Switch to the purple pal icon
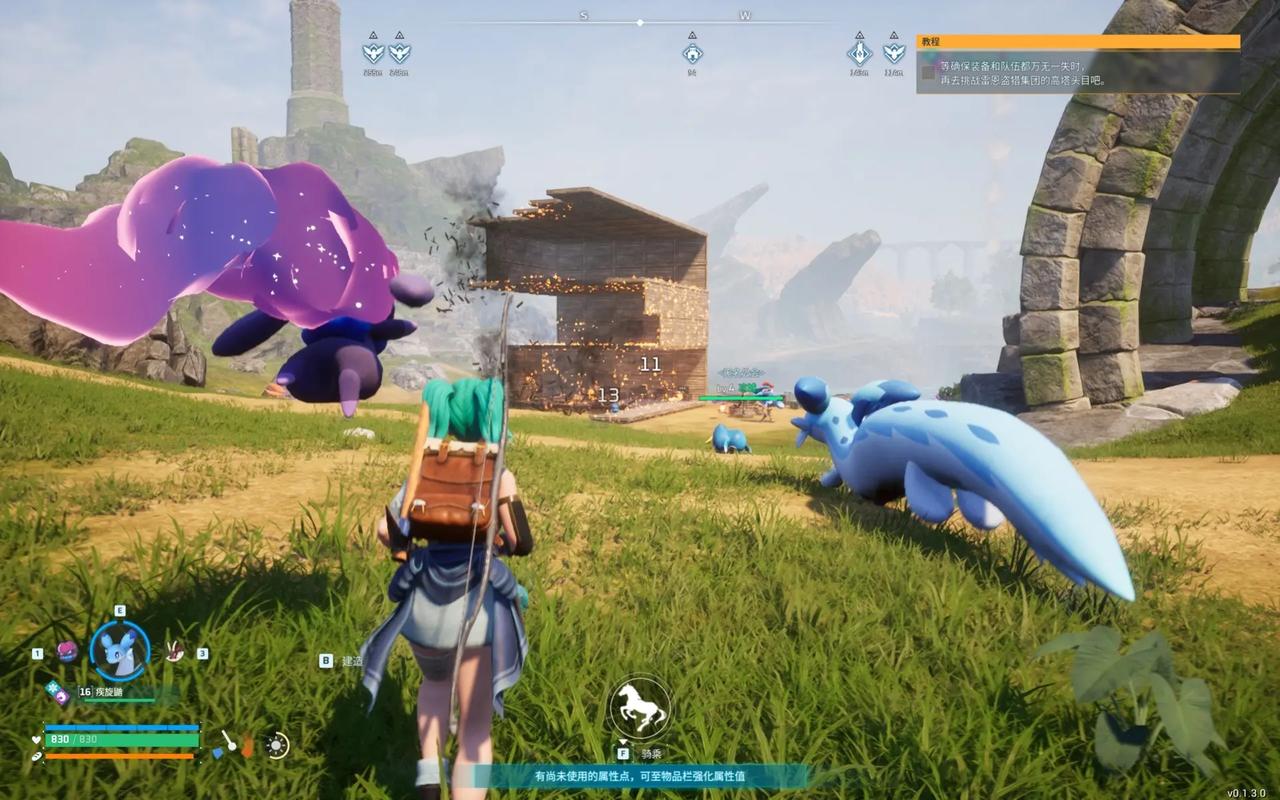1280x800 pixels. (x=67, y=652)
